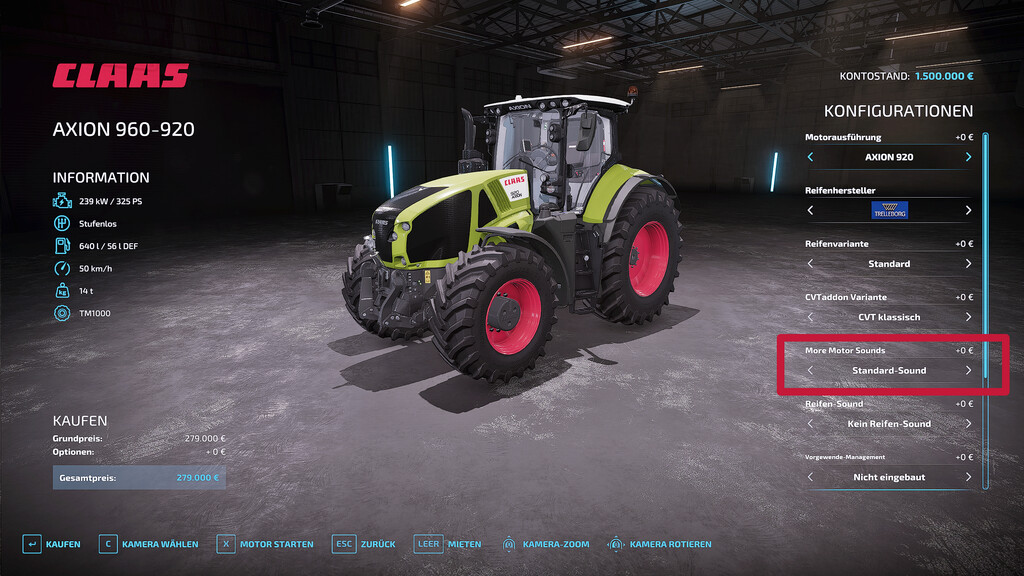Select next Motorausführung engine option
Viewport: 1024px width, 576px height.
[x=968, y=157]
